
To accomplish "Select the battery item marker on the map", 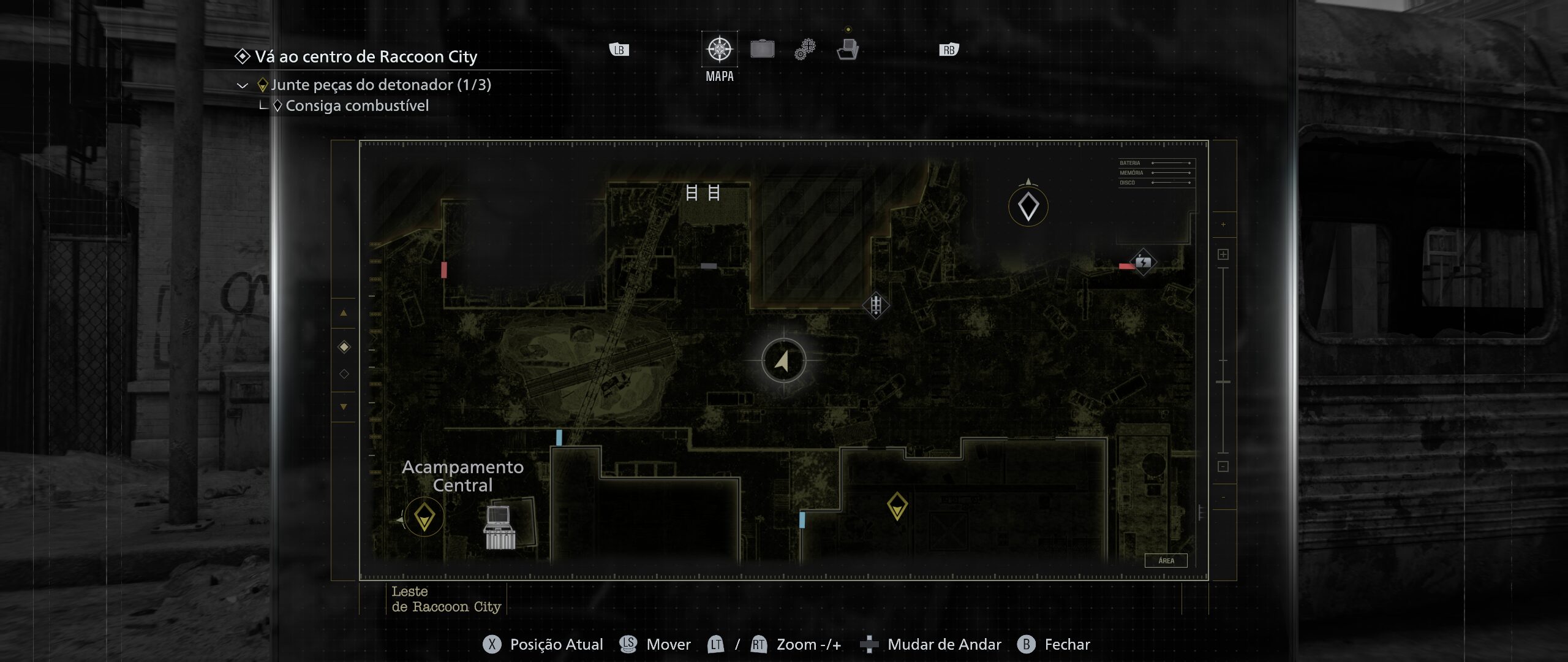I will 1143,262.
